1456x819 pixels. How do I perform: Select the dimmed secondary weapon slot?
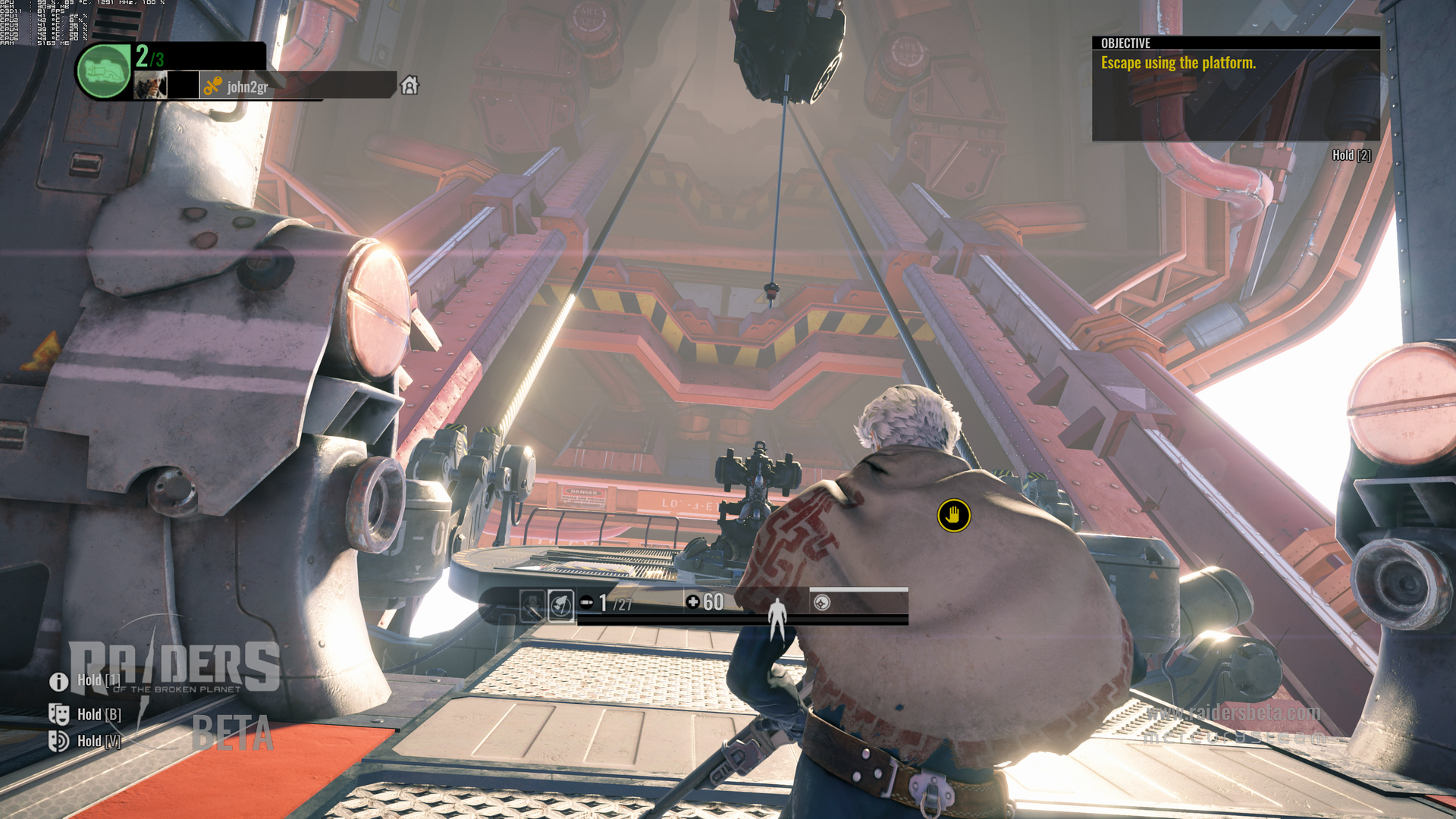(532, 604)
